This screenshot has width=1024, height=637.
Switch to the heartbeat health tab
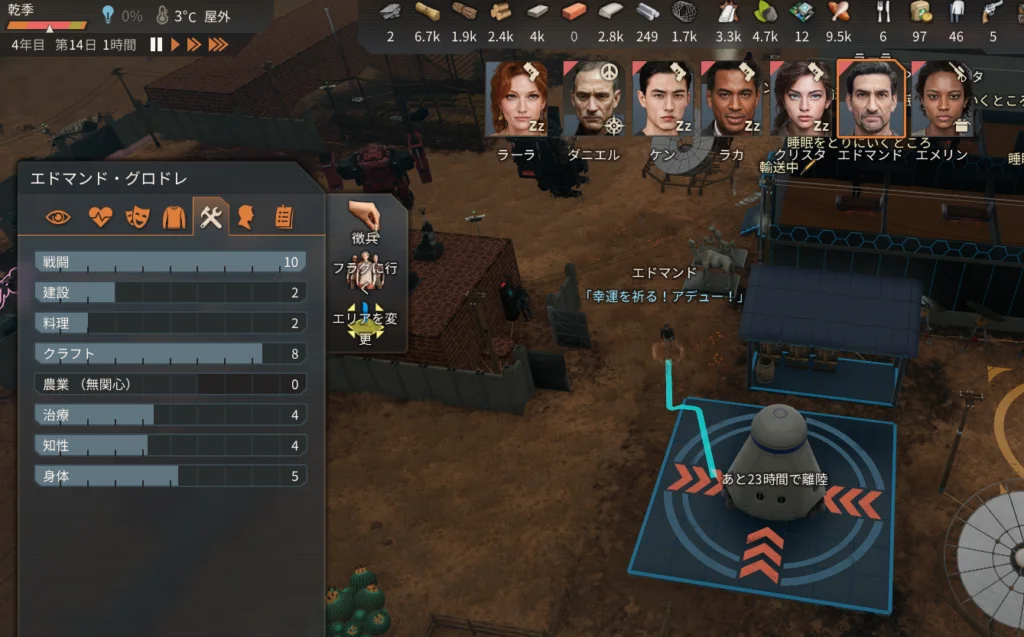coord(100,216)
